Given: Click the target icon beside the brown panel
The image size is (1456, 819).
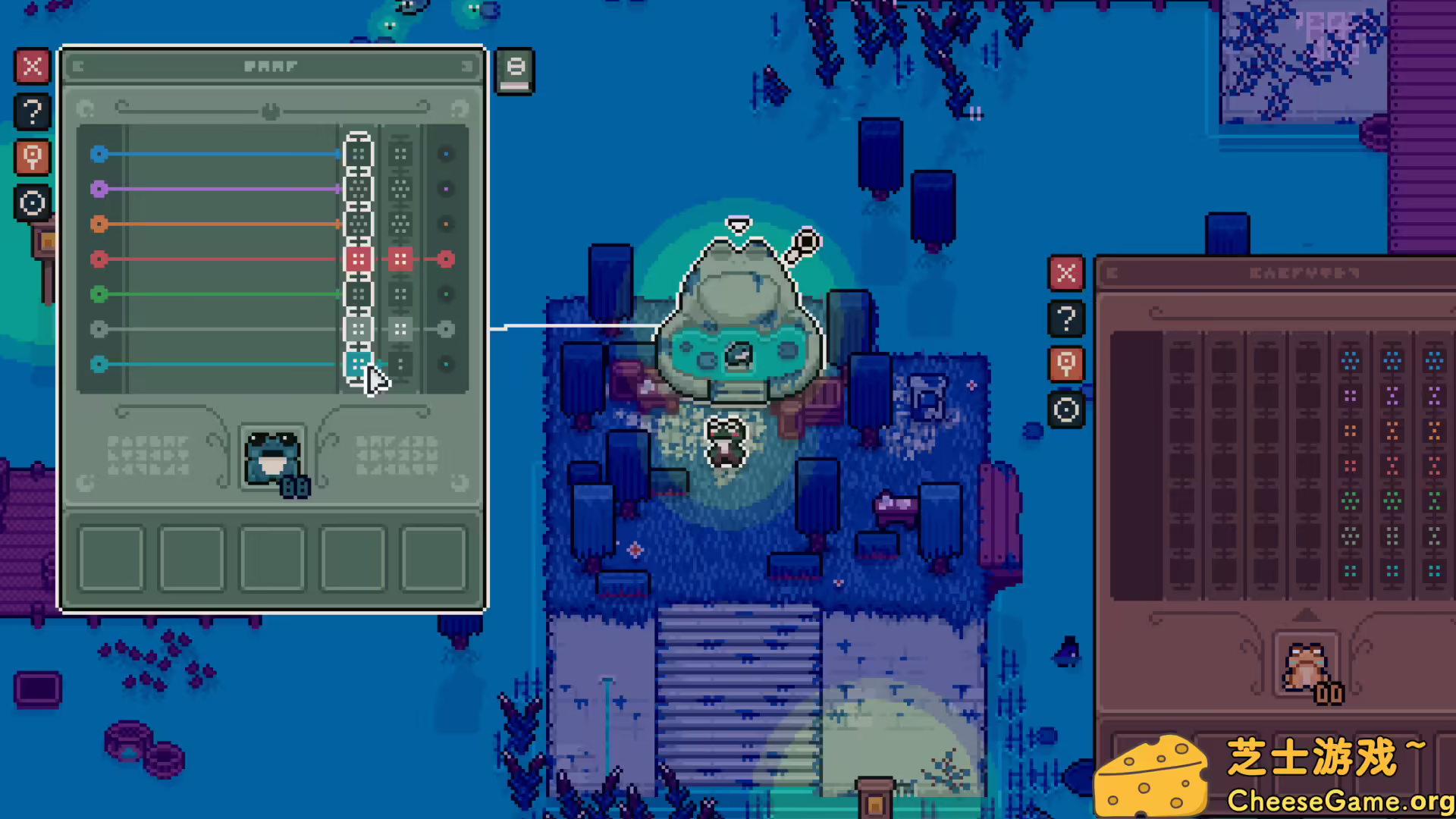Looking at the screenshot, I should (1066, 410).
